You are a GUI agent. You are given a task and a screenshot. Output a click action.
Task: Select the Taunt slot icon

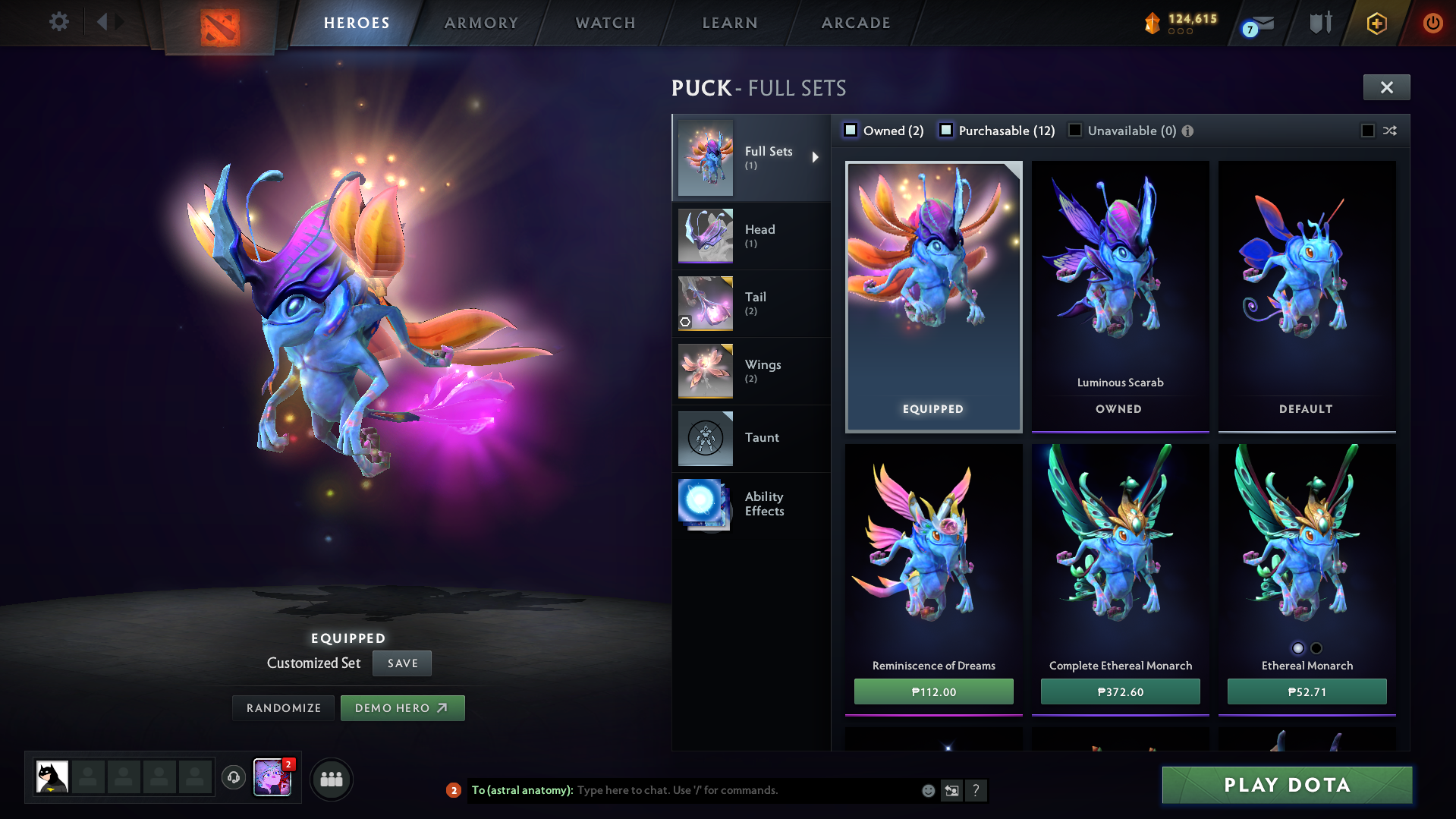(705, 438)
